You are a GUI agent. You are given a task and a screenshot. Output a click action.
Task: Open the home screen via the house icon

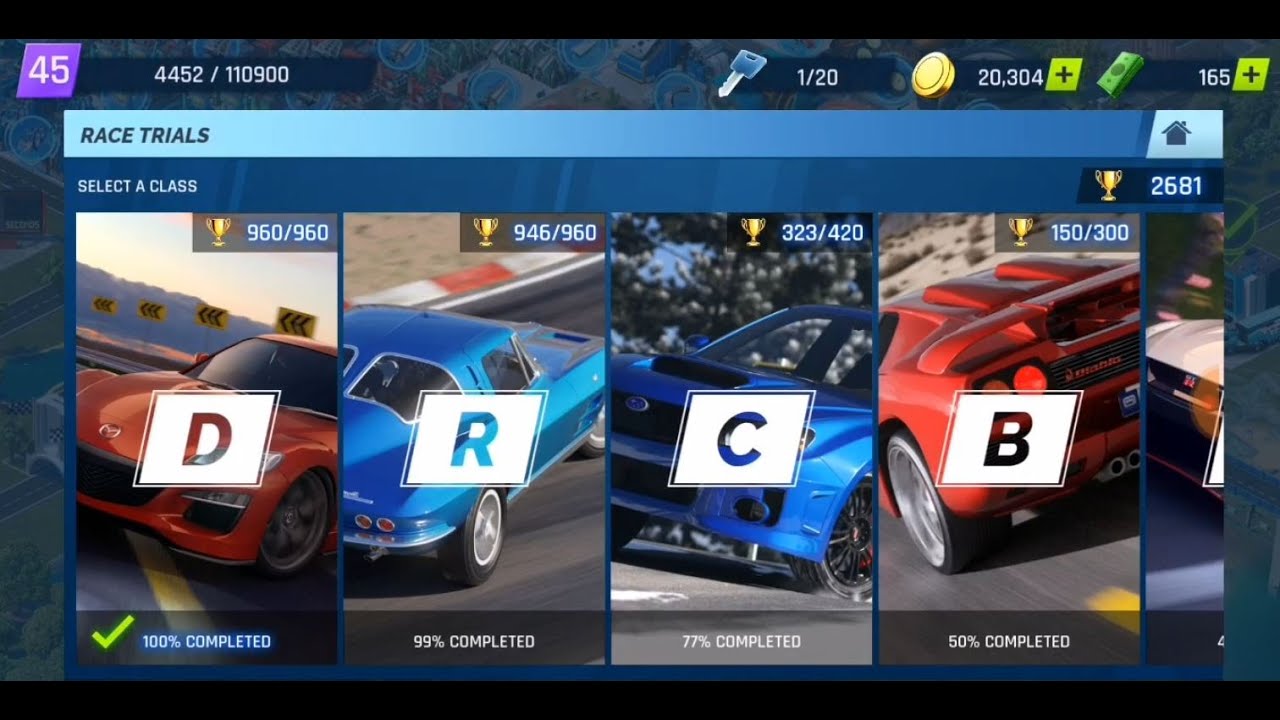click(x=1176, y=131)
